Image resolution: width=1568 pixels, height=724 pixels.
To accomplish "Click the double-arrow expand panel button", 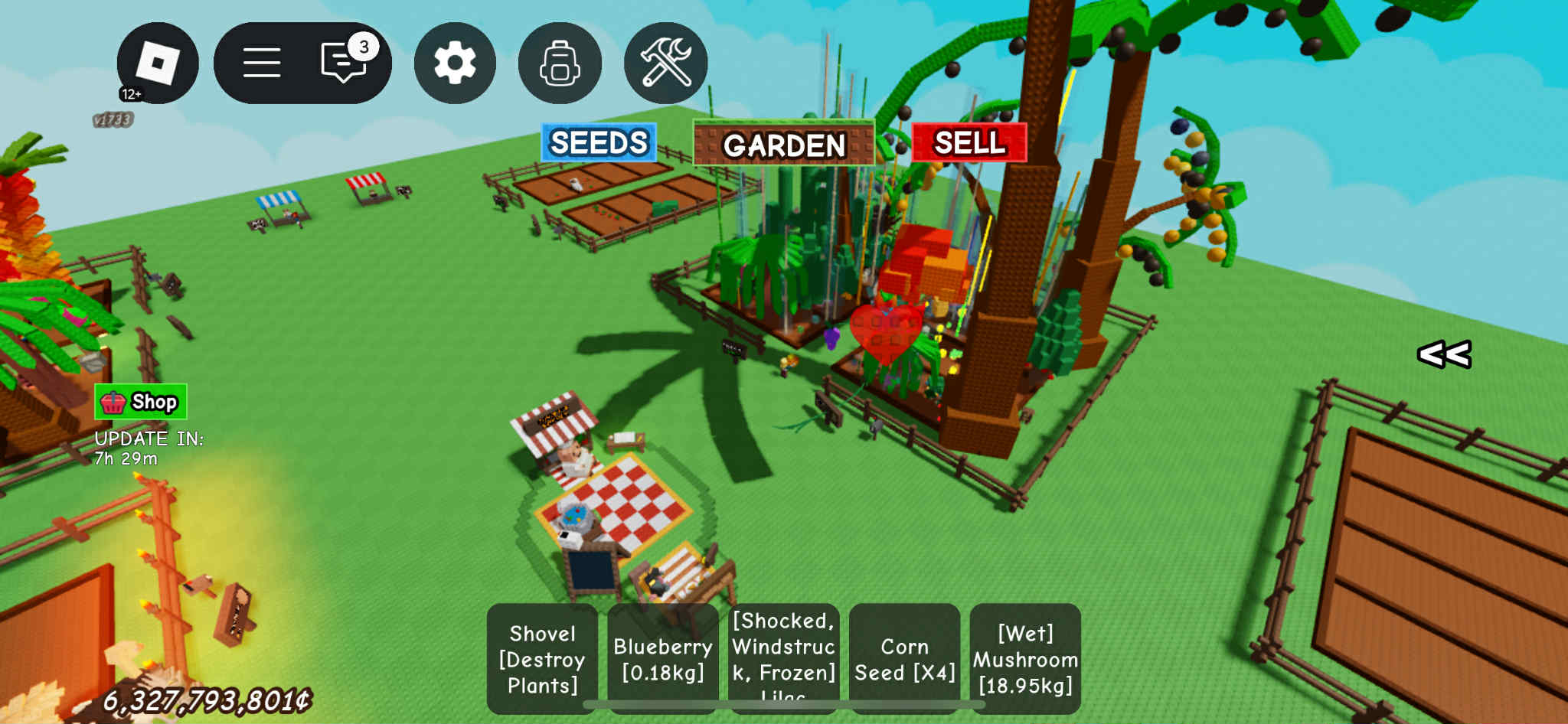I will tap(1444, 354).
